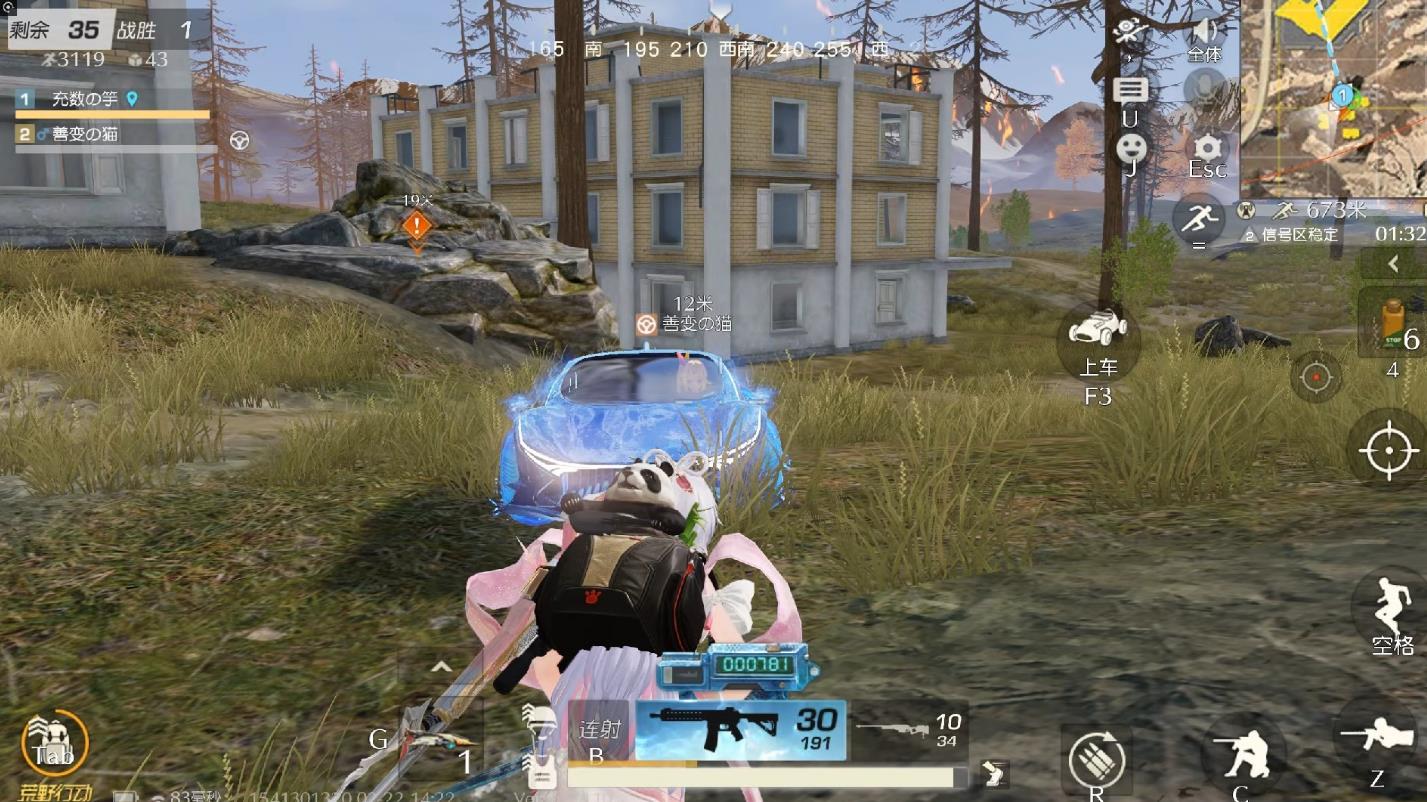Open the smiley emote menu
Viewport: 1427px width, 802px height.
[1131, 148]
